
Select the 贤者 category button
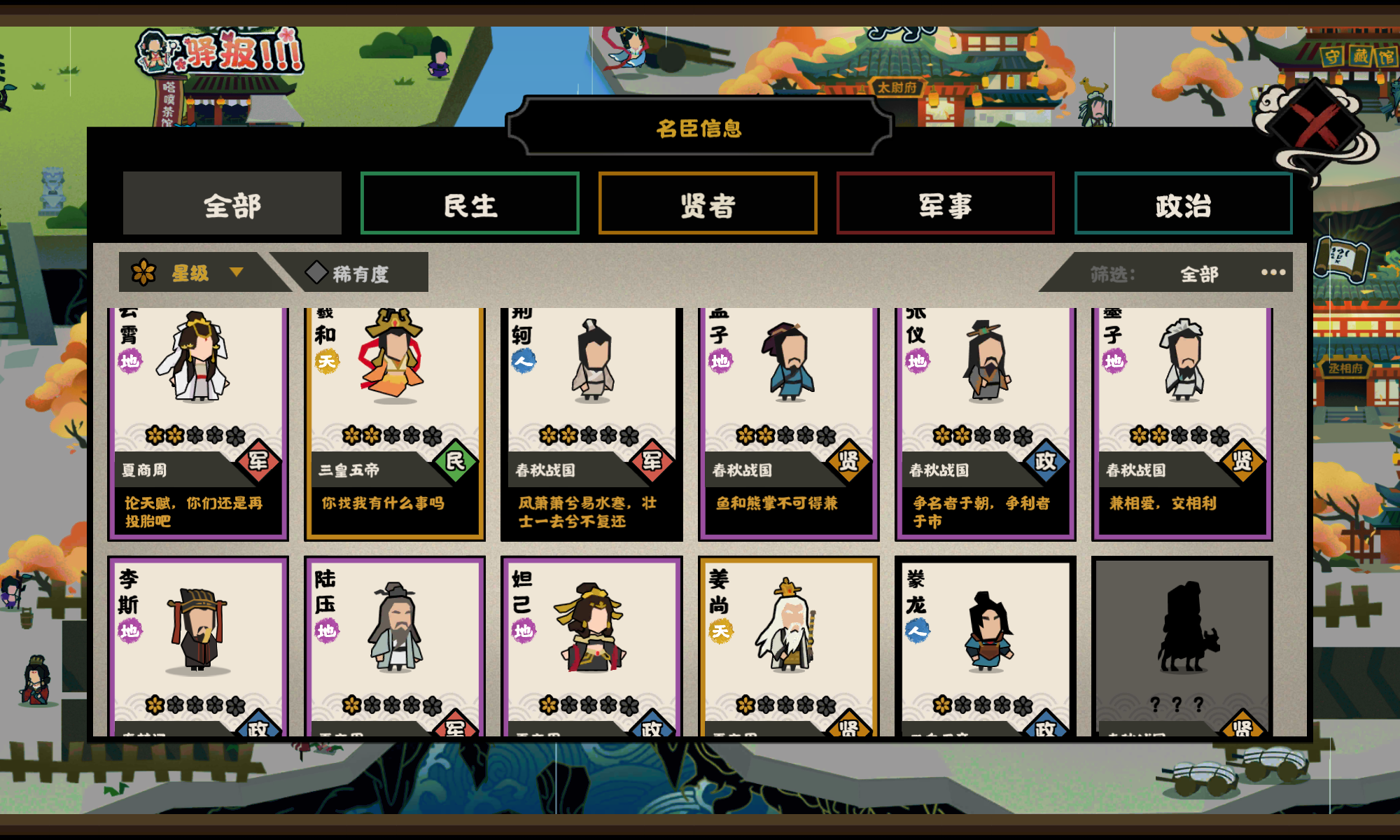[707, 204]
